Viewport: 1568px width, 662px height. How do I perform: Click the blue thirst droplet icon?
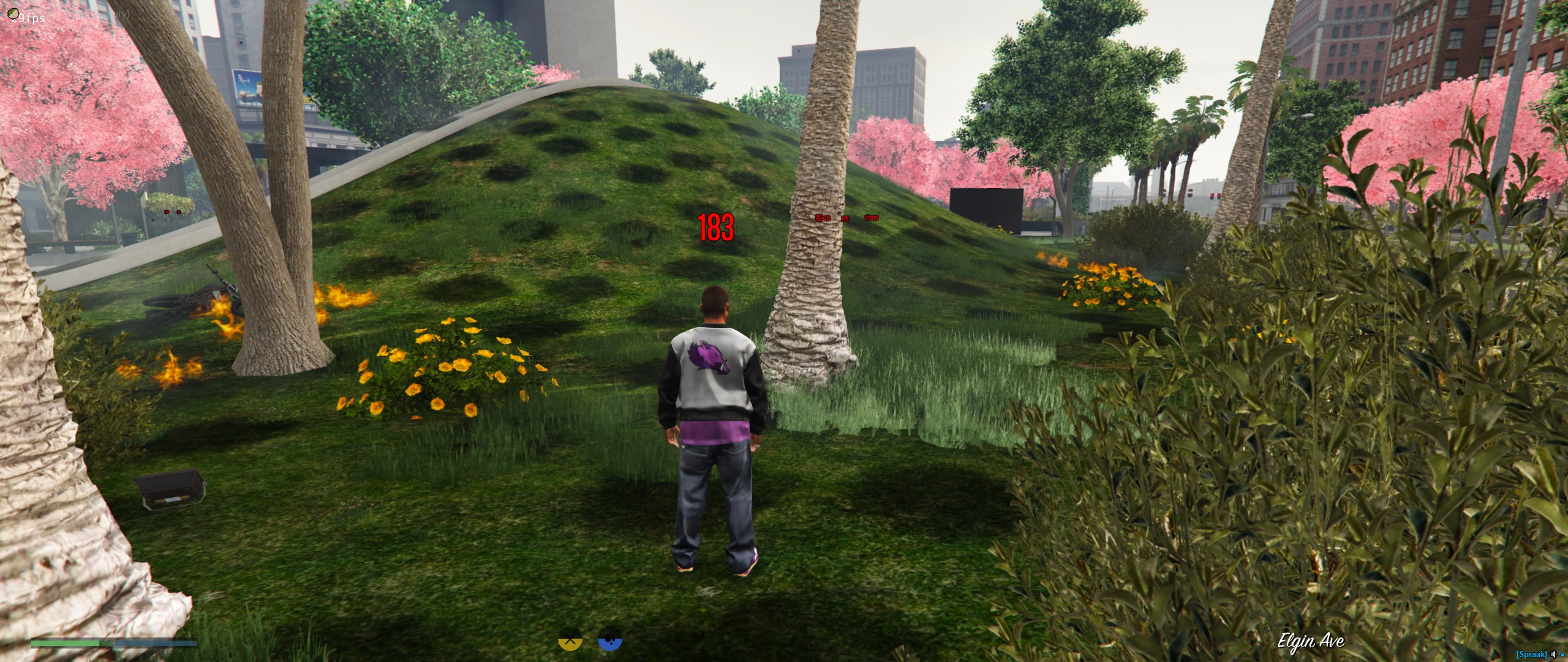tap(609, 640)
